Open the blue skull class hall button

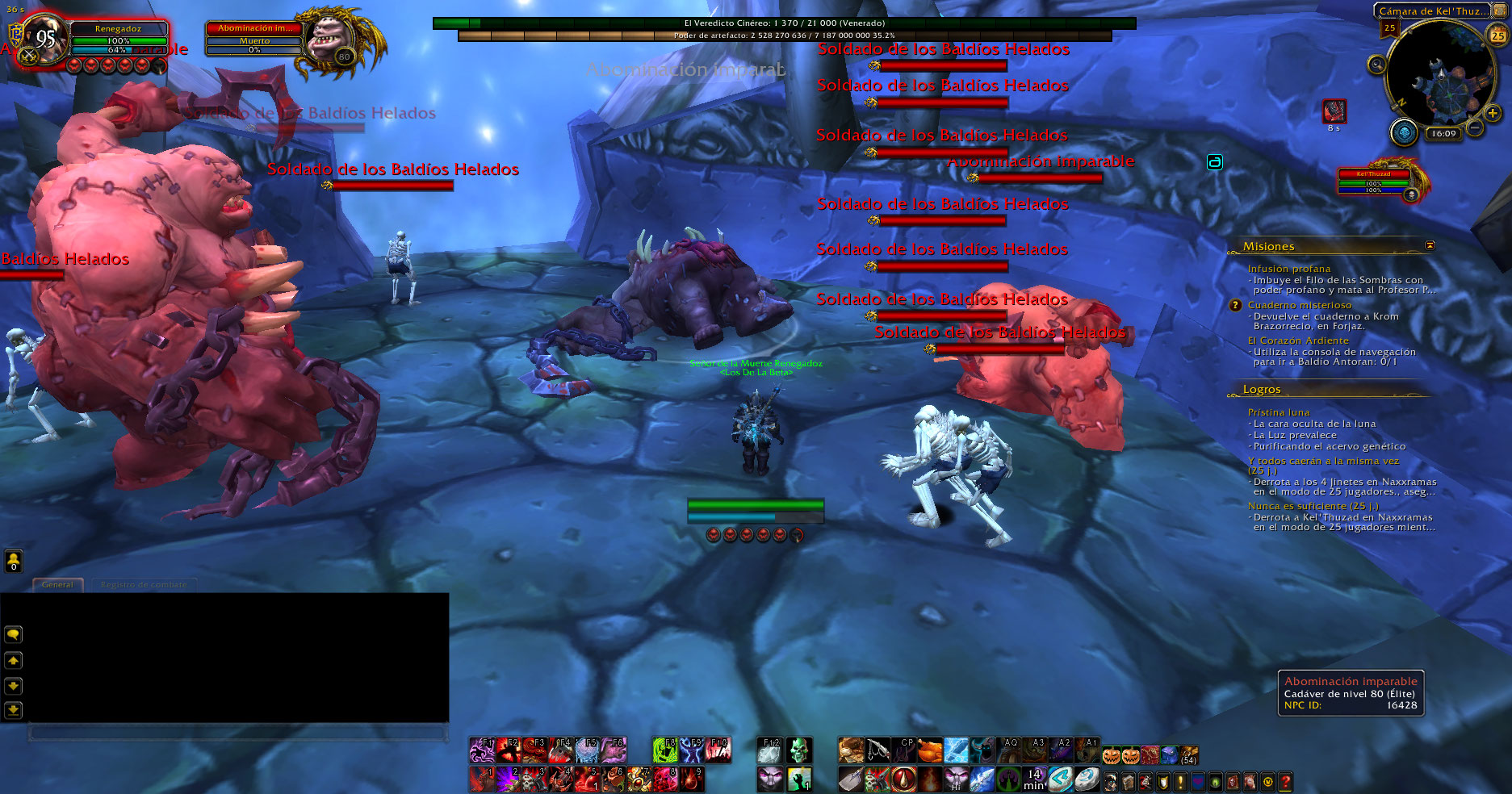[1404, 132]
